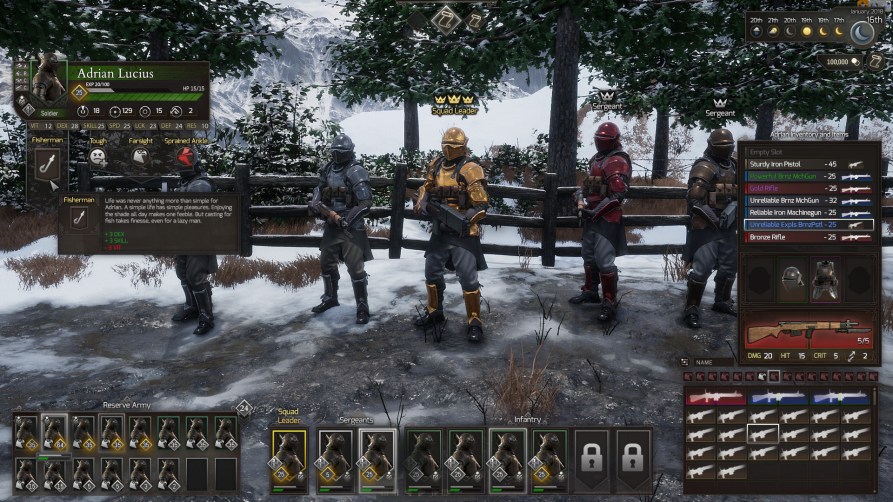Screen dimensions: 893x502
Task: Click the moon icon by the calendar
Action: coord(860,34)
